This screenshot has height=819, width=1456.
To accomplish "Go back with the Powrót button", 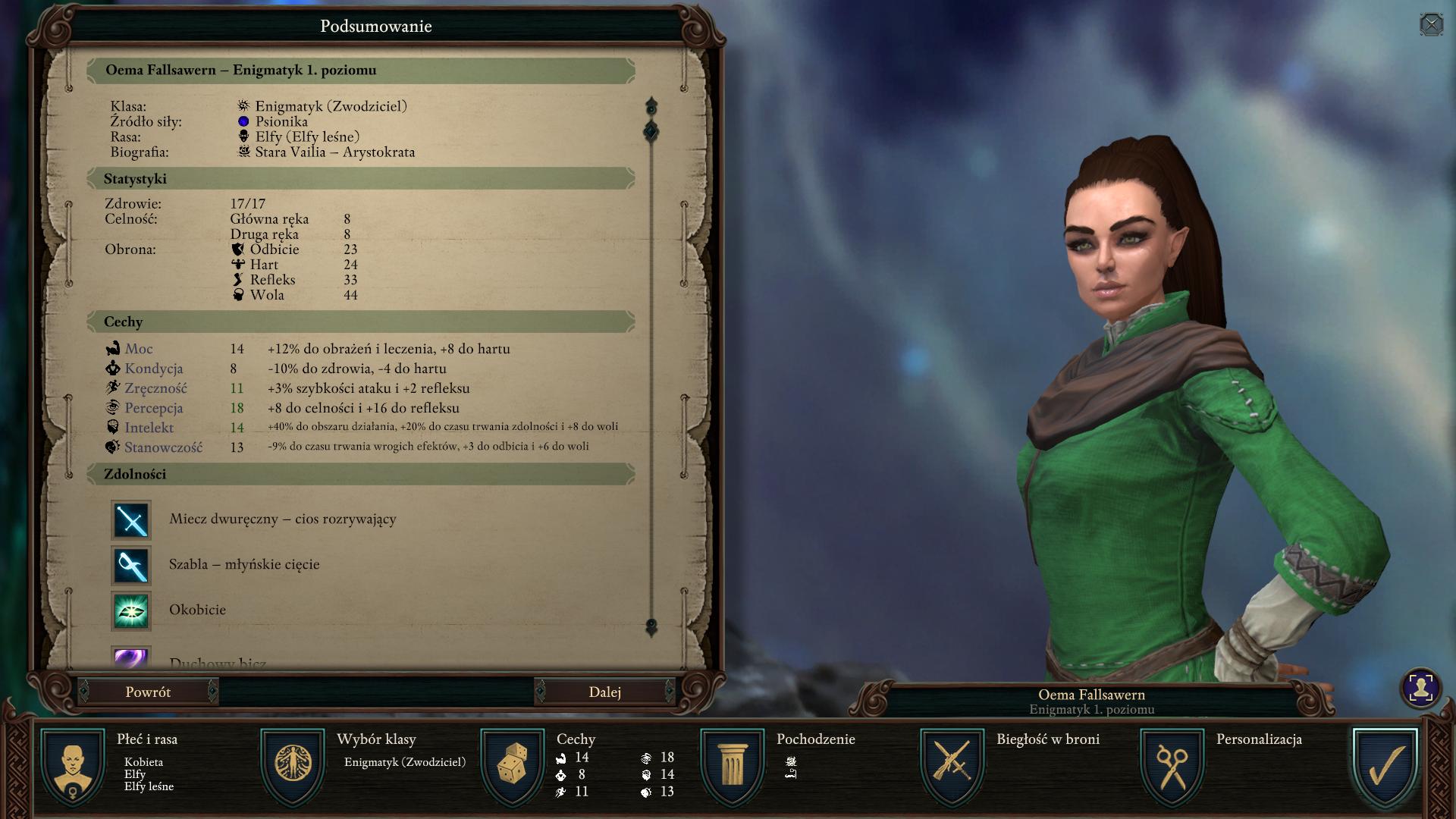I will pyautogui.click(x=148, y=692).
